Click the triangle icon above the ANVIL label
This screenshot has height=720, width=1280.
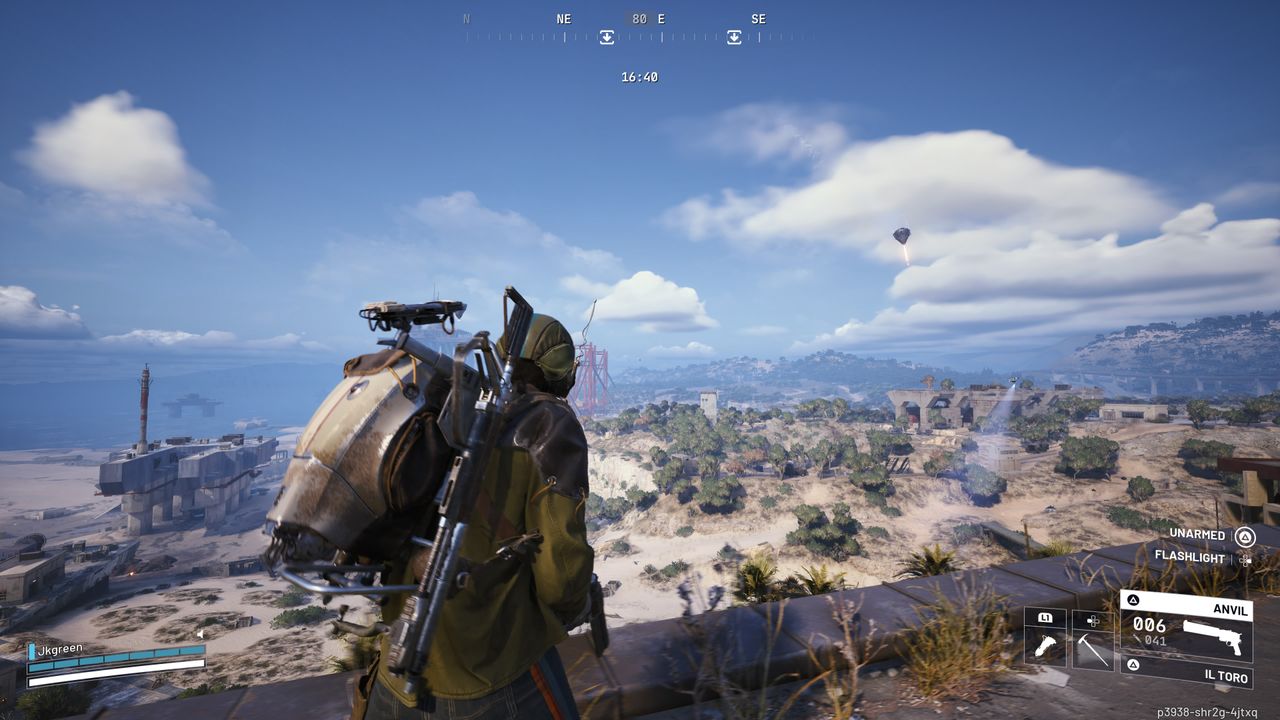point(1133,599)
